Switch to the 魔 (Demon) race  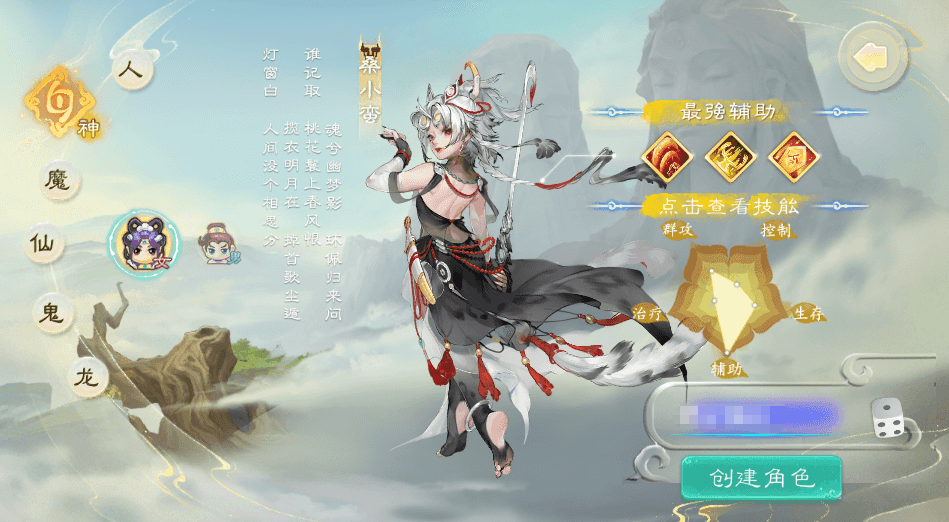tap(59, 180)
